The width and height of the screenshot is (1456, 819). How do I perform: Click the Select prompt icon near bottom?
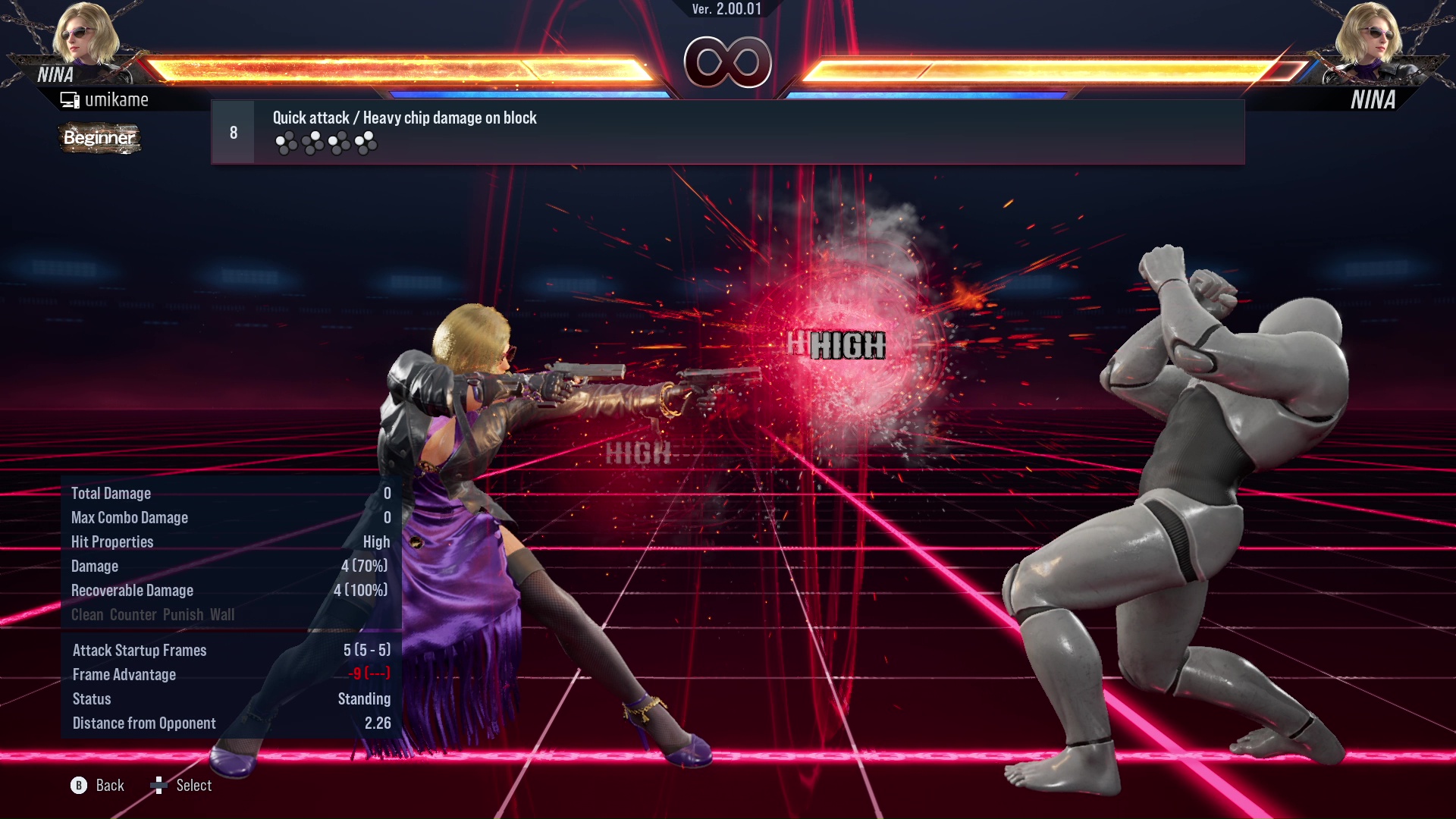160,786
